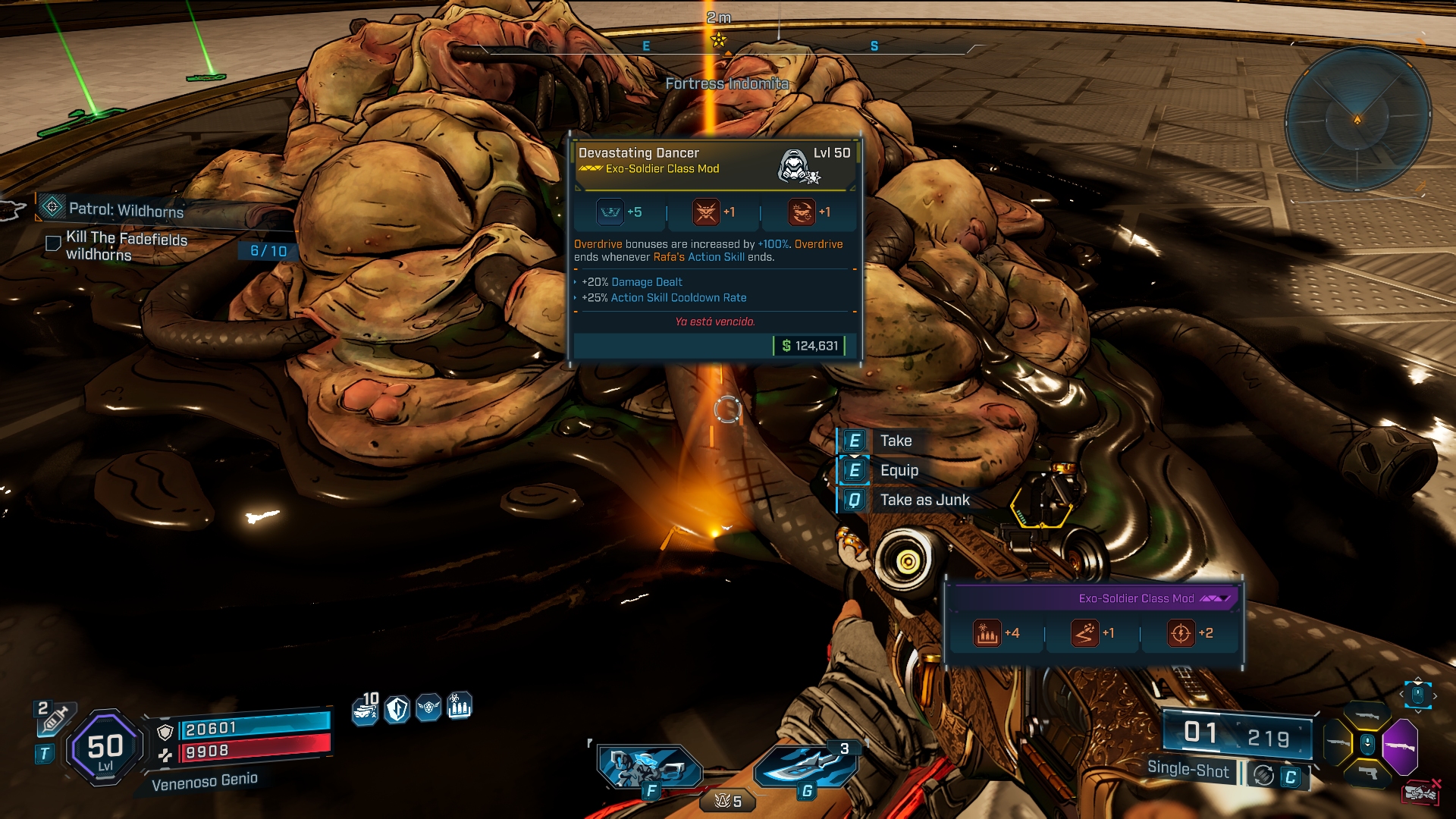The width and height of the screenshot is (1456, 819).
Task: Click the red vehicle icon with X
Action: tap(1421, 792)
